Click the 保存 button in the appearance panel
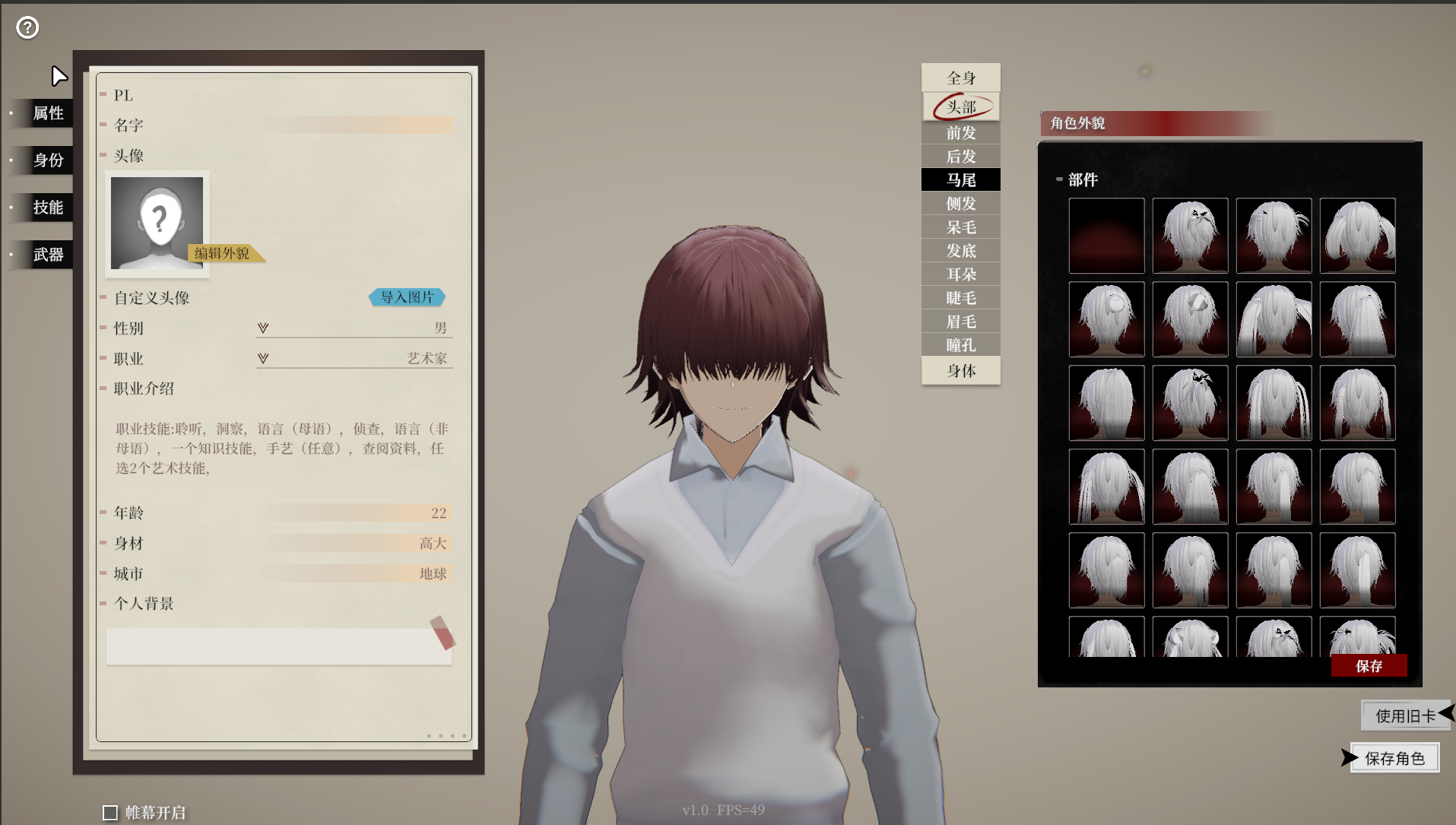1456x825 pixels. click(x=1369, y=666)
